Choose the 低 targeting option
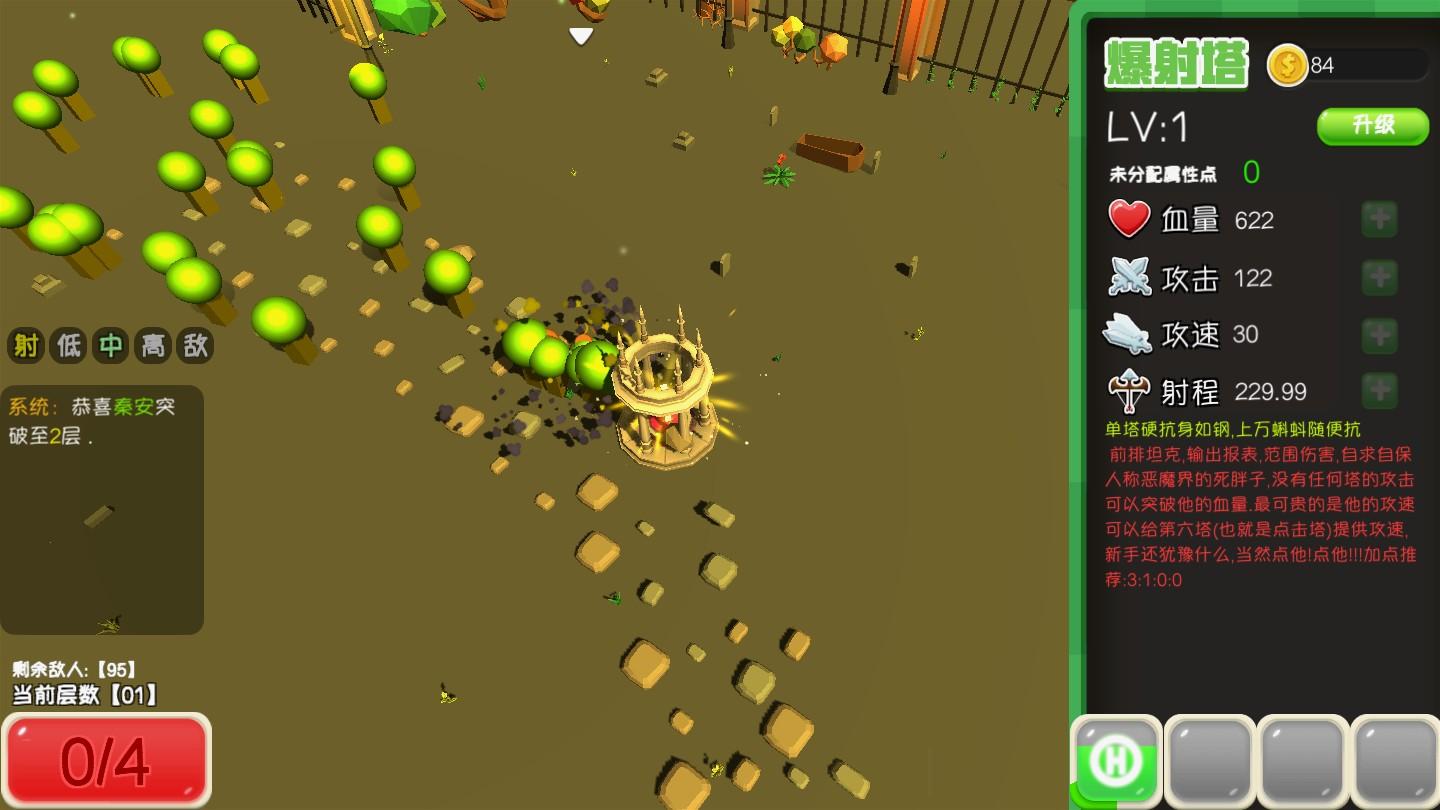This screenshot has height=810, width=1440. 69,346
